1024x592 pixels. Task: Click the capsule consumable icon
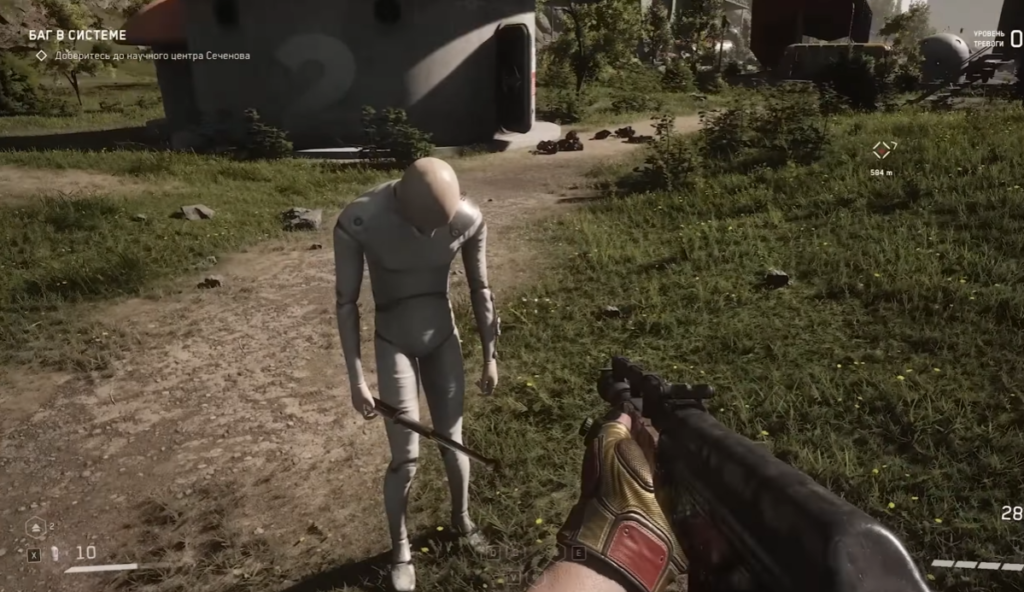(56, 553)
